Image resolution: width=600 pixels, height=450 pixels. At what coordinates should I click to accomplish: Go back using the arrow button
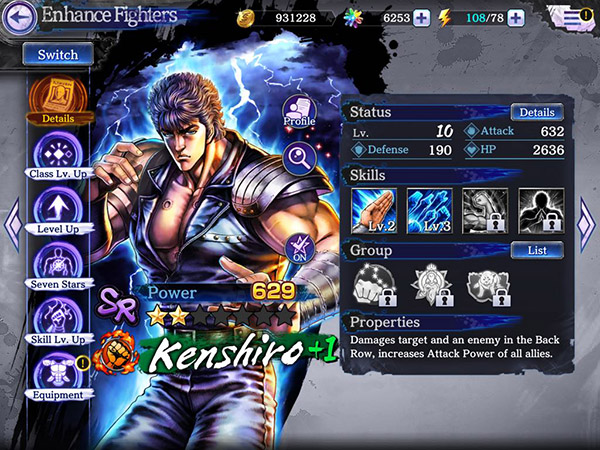[22, 16]
